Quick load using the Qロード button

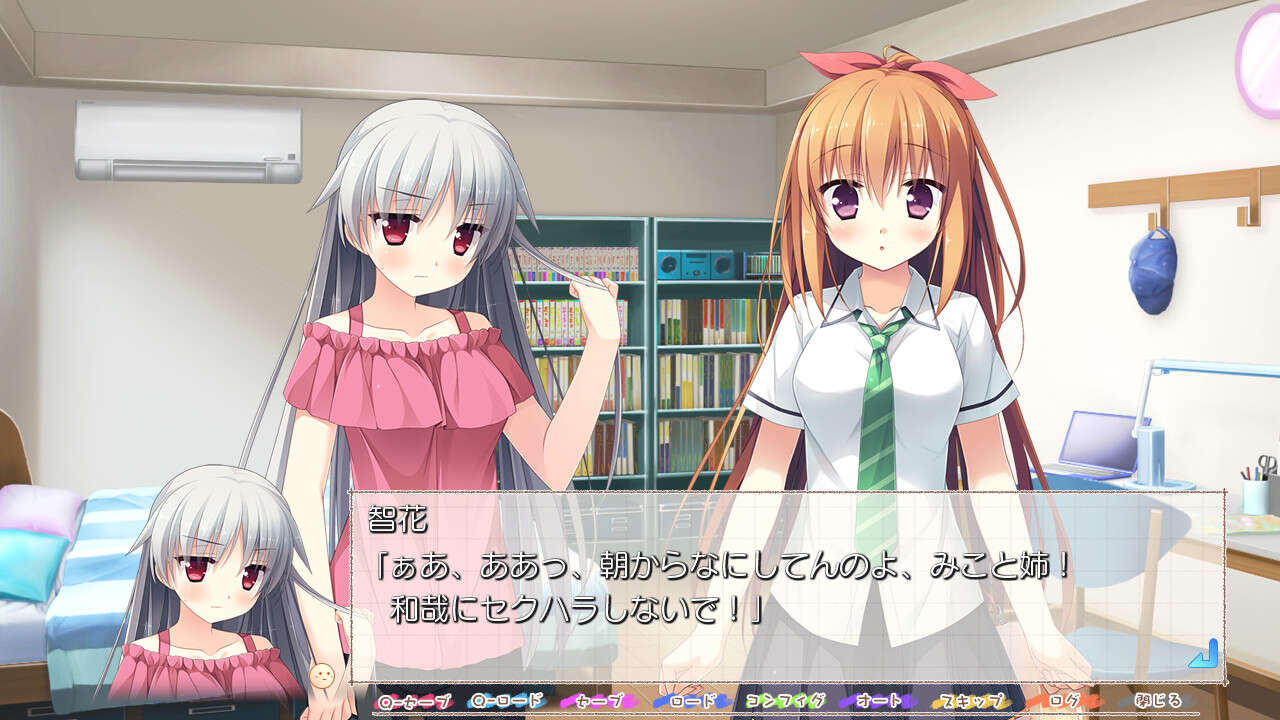pos(505,703)
